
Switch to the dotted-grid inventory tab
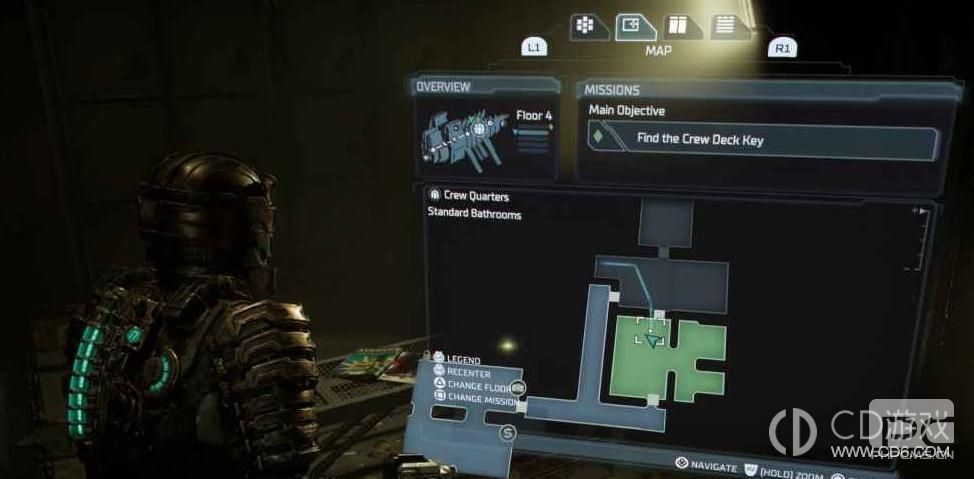pos(589,26)
